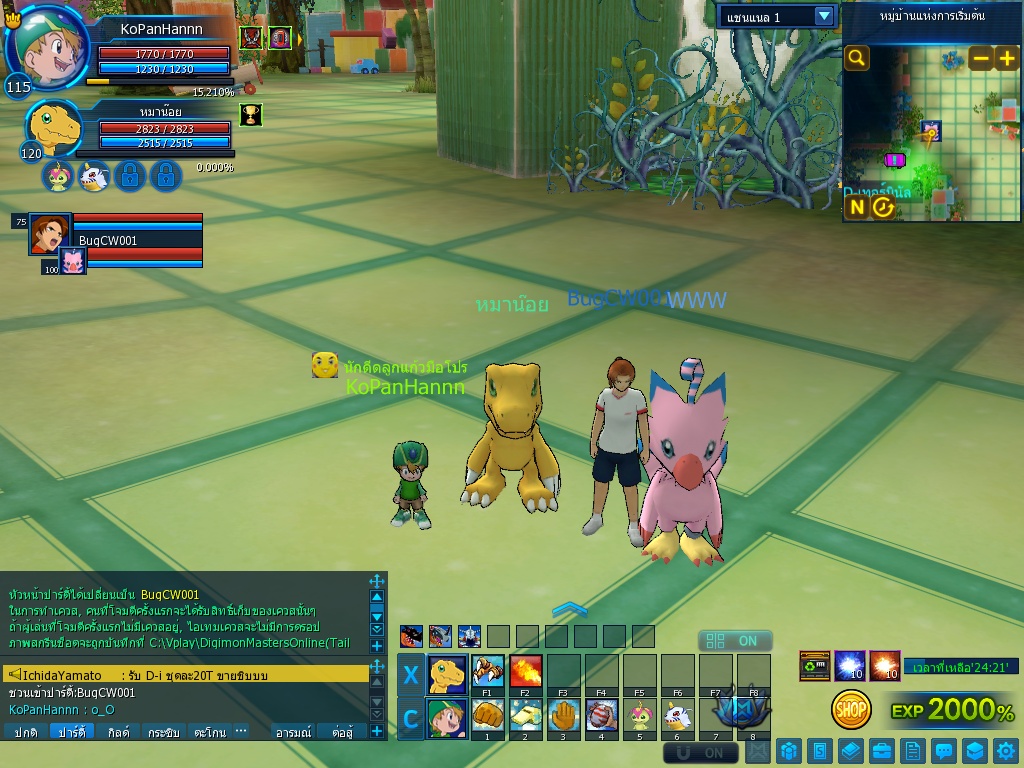Use the F2 fire blast skill
Viewport: 1024px width, 768px height.
525,671
